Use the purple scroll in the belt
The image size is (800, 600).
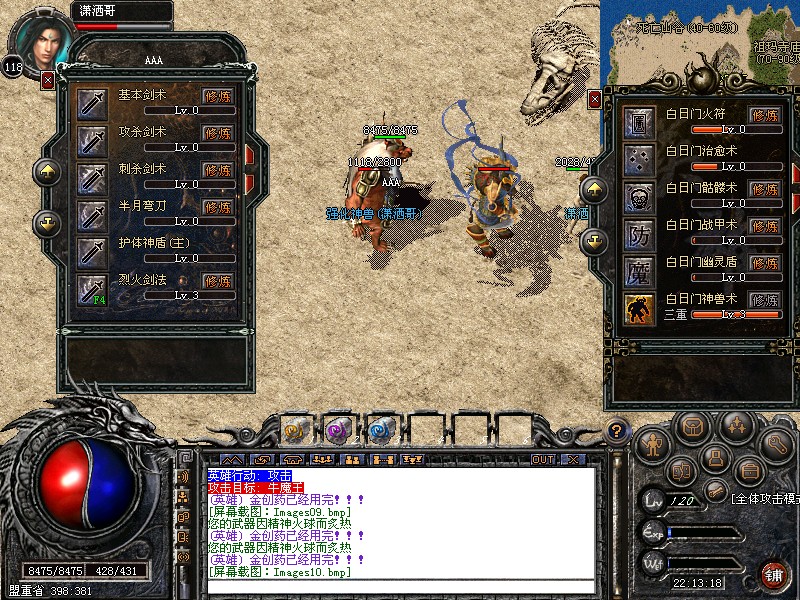coord(336,431)
